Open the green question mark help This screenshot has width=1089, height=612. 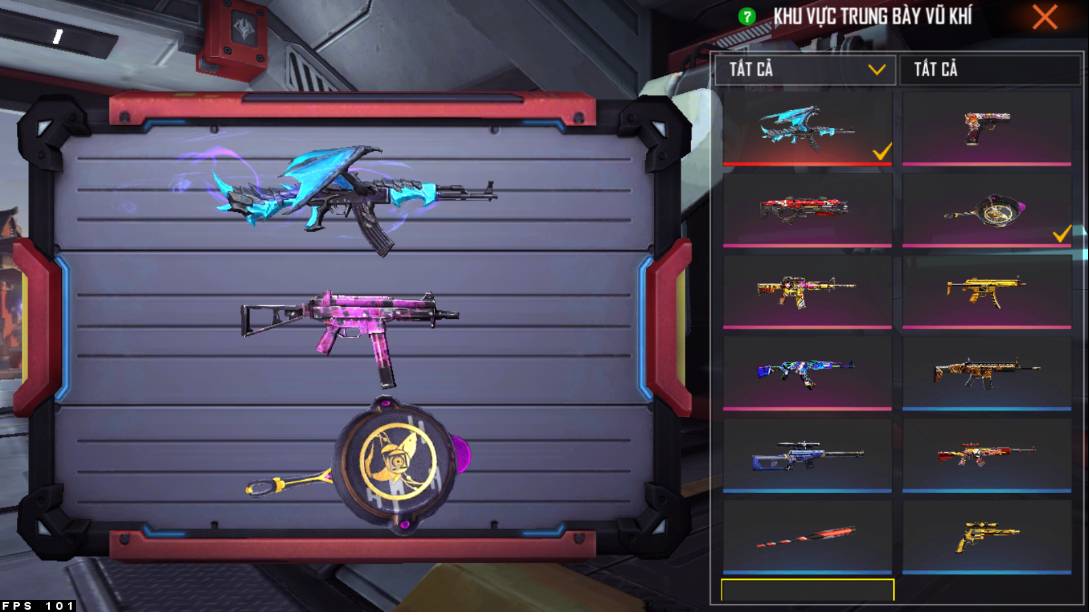(746, 17)
